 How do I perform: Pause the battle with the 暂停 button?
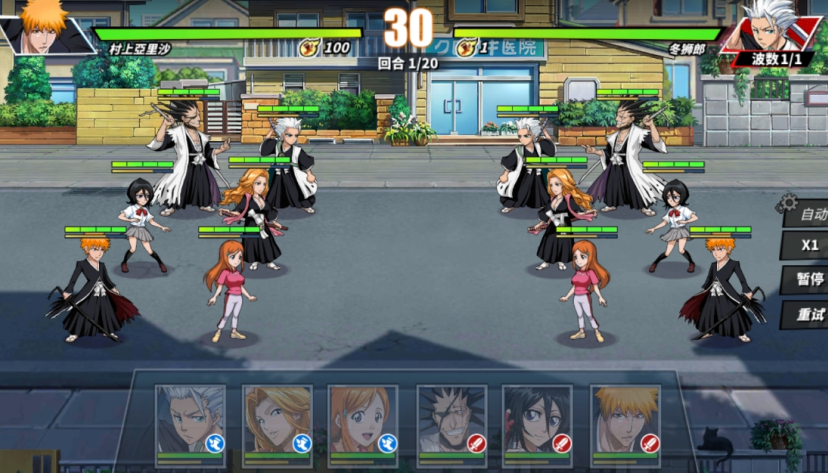[x=808, y=280]
